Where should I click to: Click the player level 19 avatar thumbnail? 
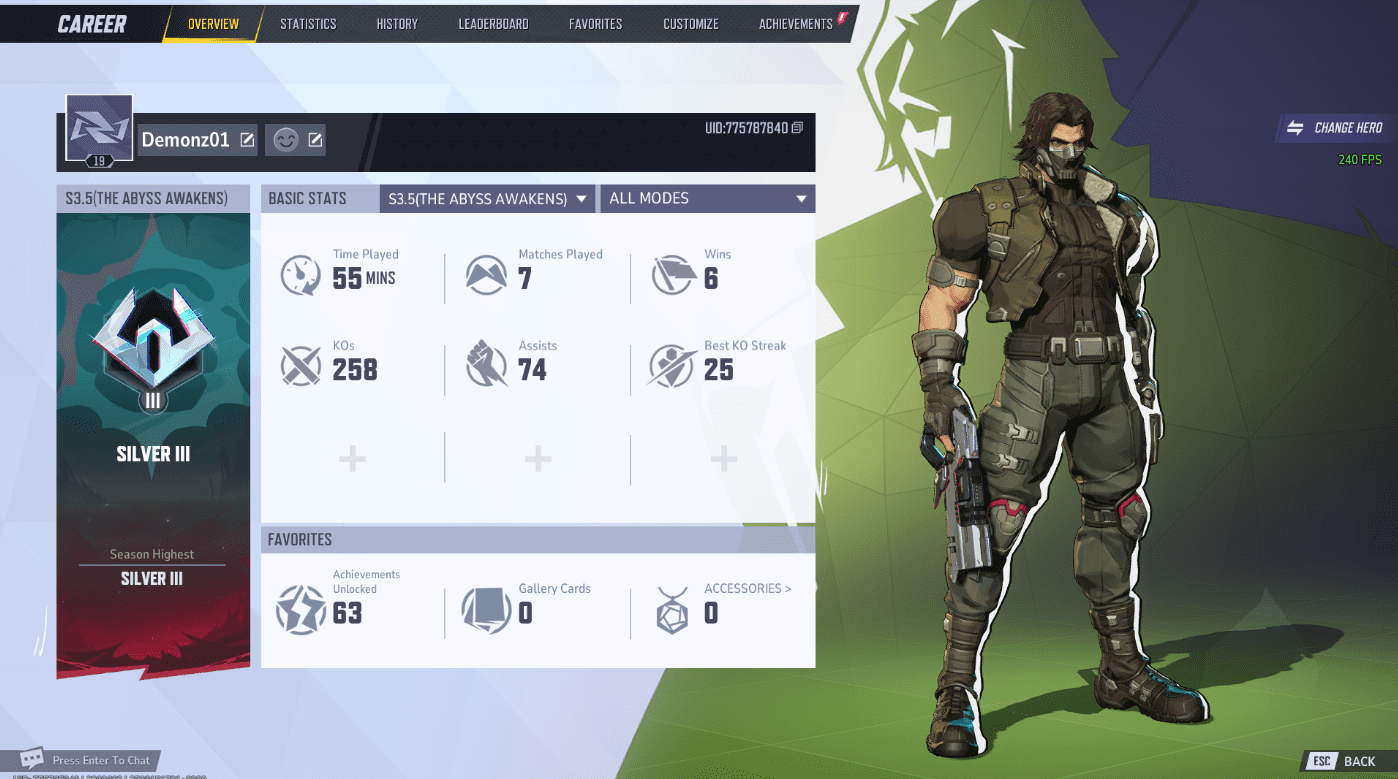98,127
